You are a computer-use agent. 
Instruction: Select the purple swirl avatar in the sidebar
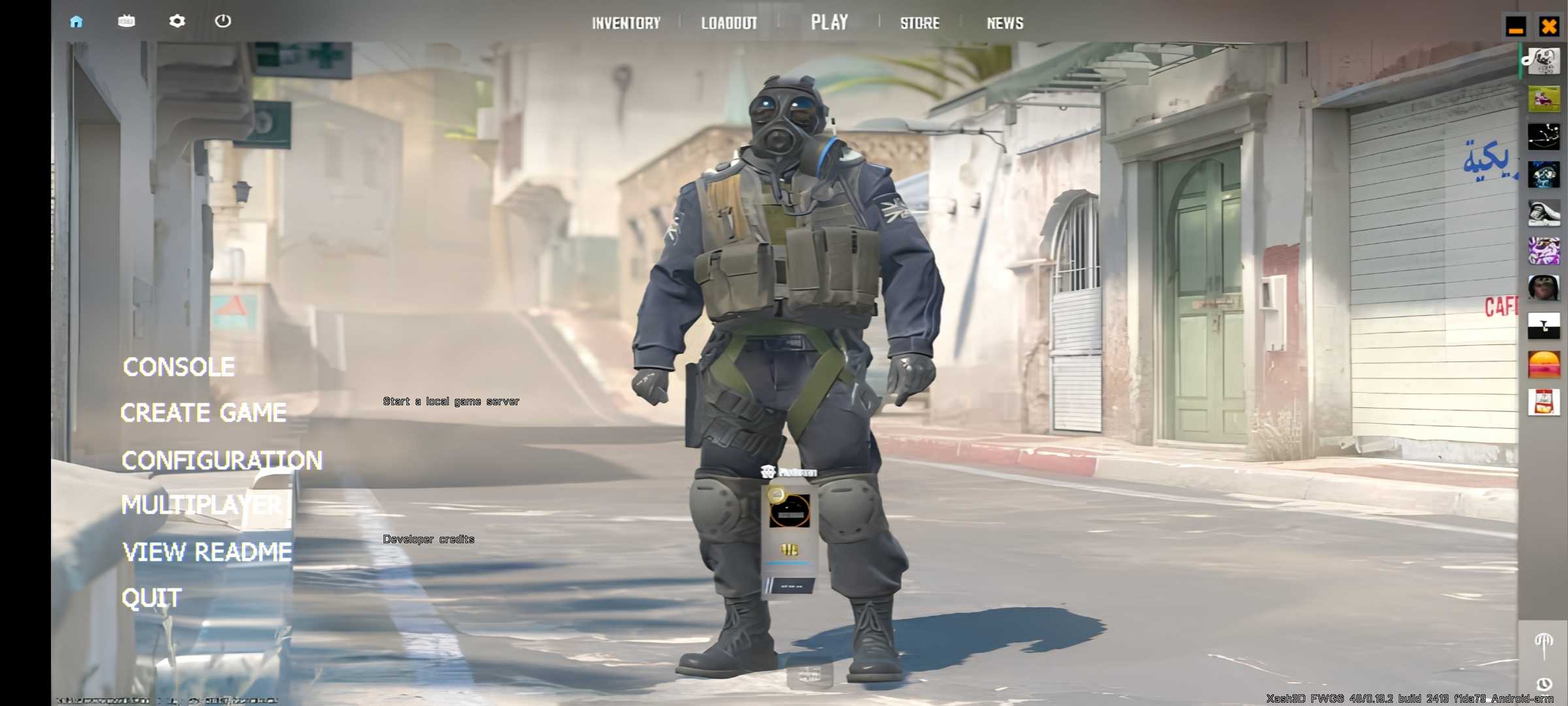pyautogui.click(x=1544, y=251)
